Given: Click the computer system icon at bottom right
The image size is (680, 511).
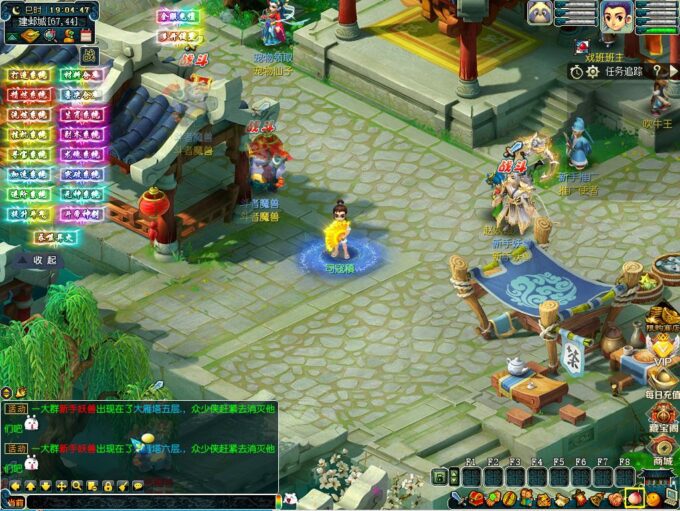Looking at the screenshot, I should pyautogui.click(x=670, y=498).
